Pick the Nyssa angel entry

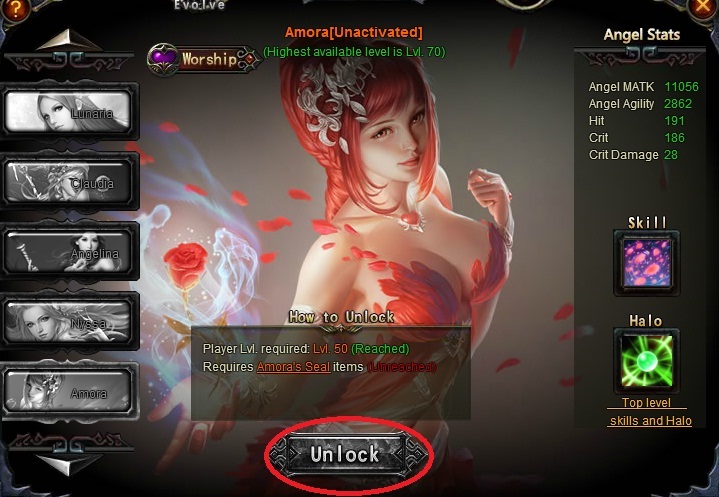pos(70,322)
